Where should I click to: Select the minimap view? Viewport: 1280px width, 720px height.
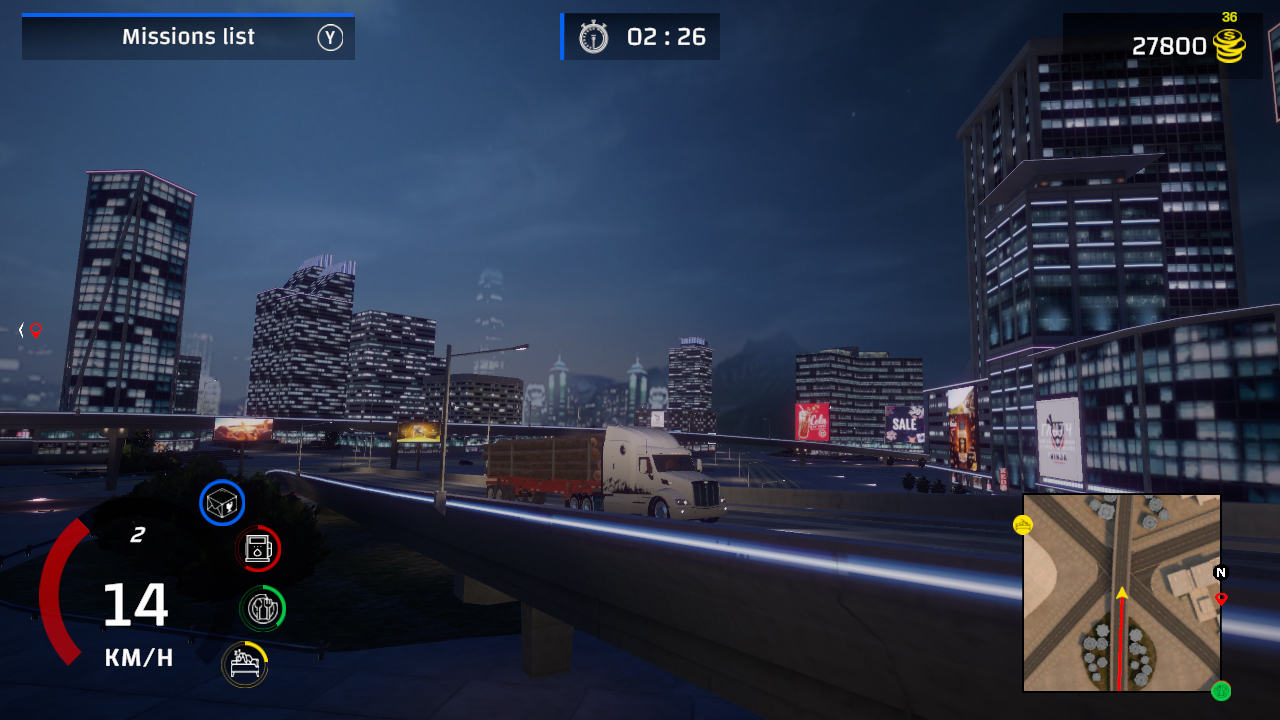pos(1121,593)
